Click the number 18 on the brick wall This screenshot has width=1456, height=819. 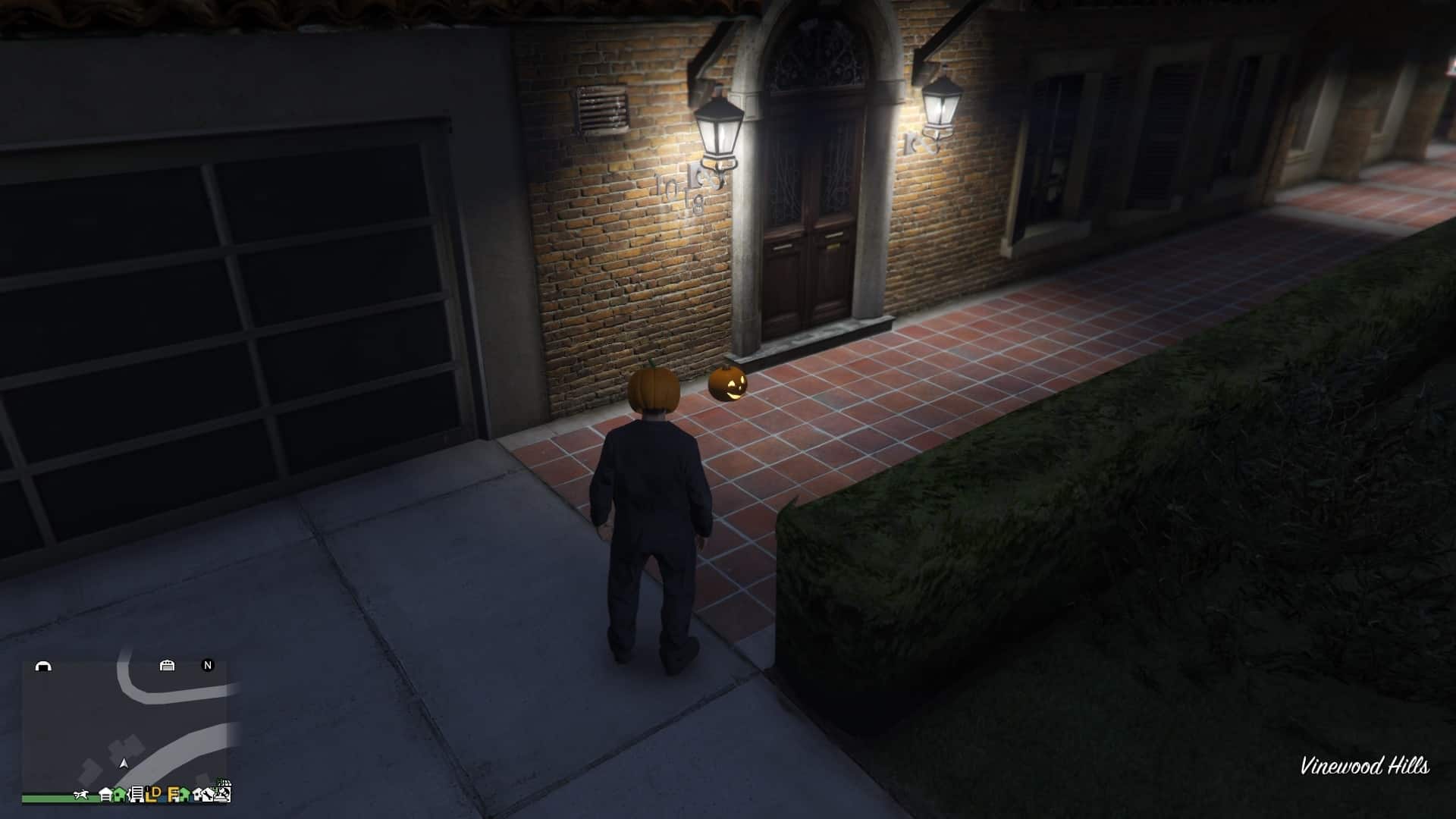click(x=691, y=199)
